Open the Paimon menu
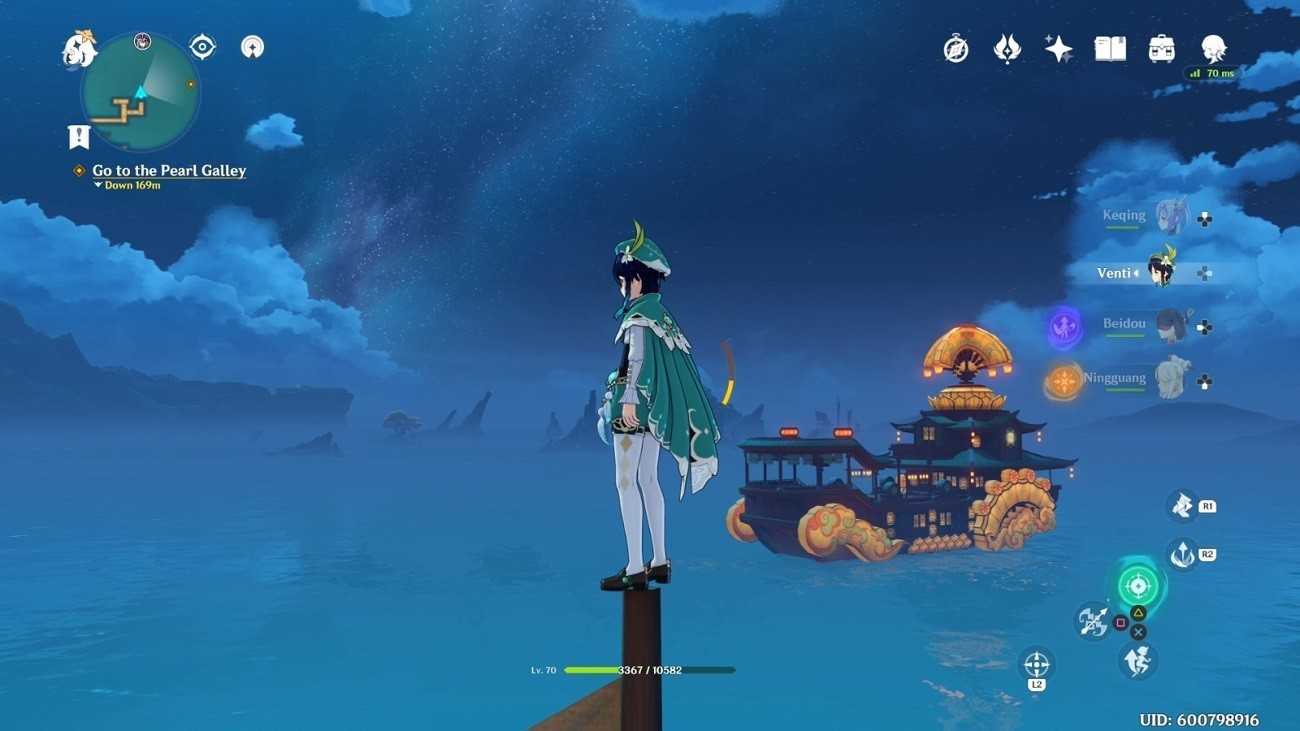1300x731 pixels. click(x=79, y=49)
